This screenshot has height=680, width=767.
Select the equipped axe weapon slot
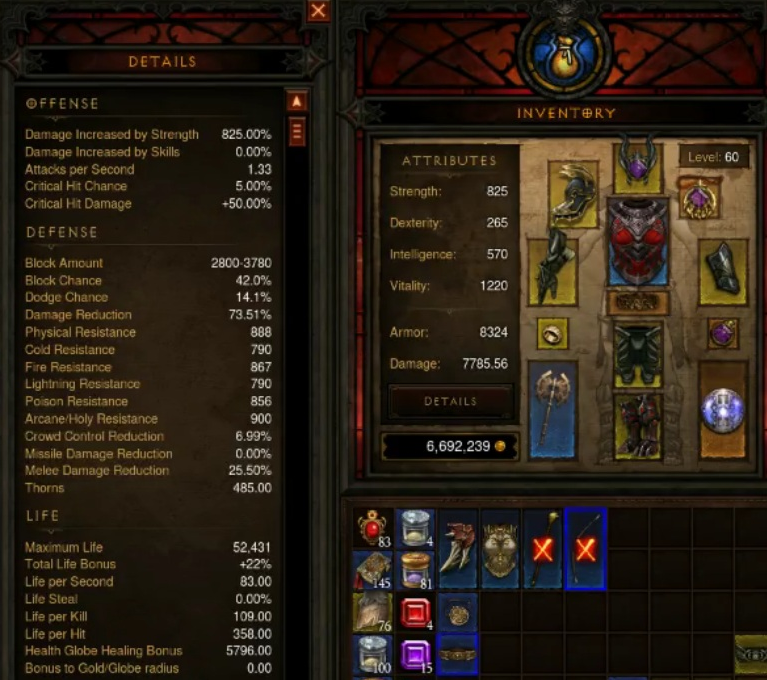point(553,408)
